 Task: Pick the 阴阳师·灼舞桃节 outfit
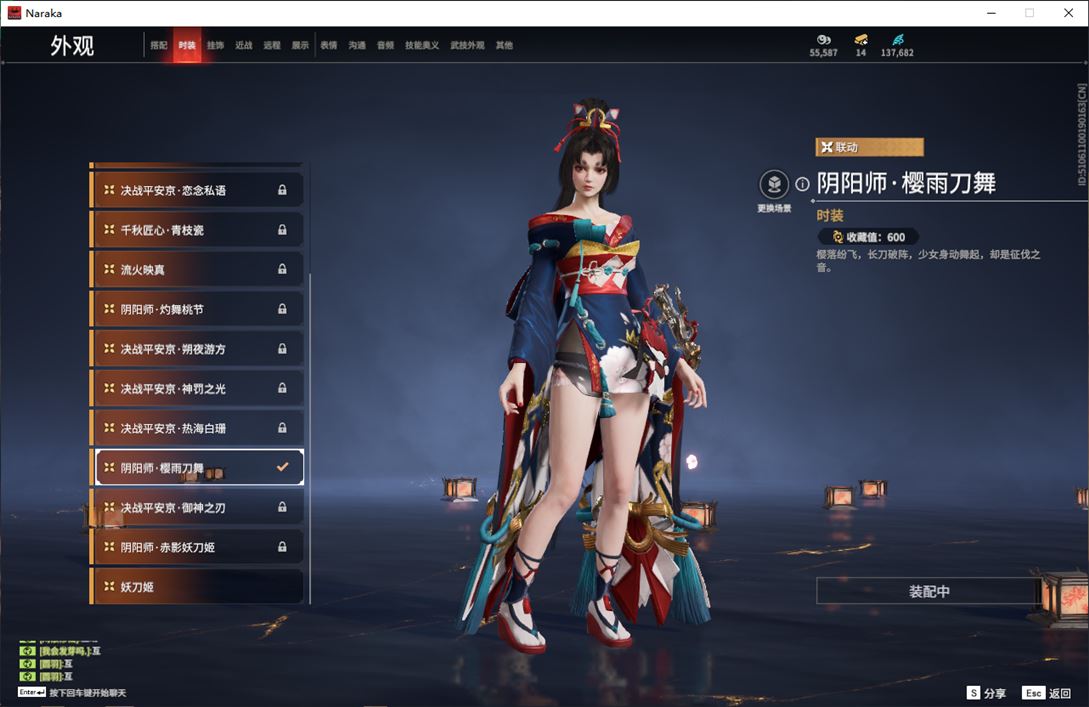click(197, 309)
